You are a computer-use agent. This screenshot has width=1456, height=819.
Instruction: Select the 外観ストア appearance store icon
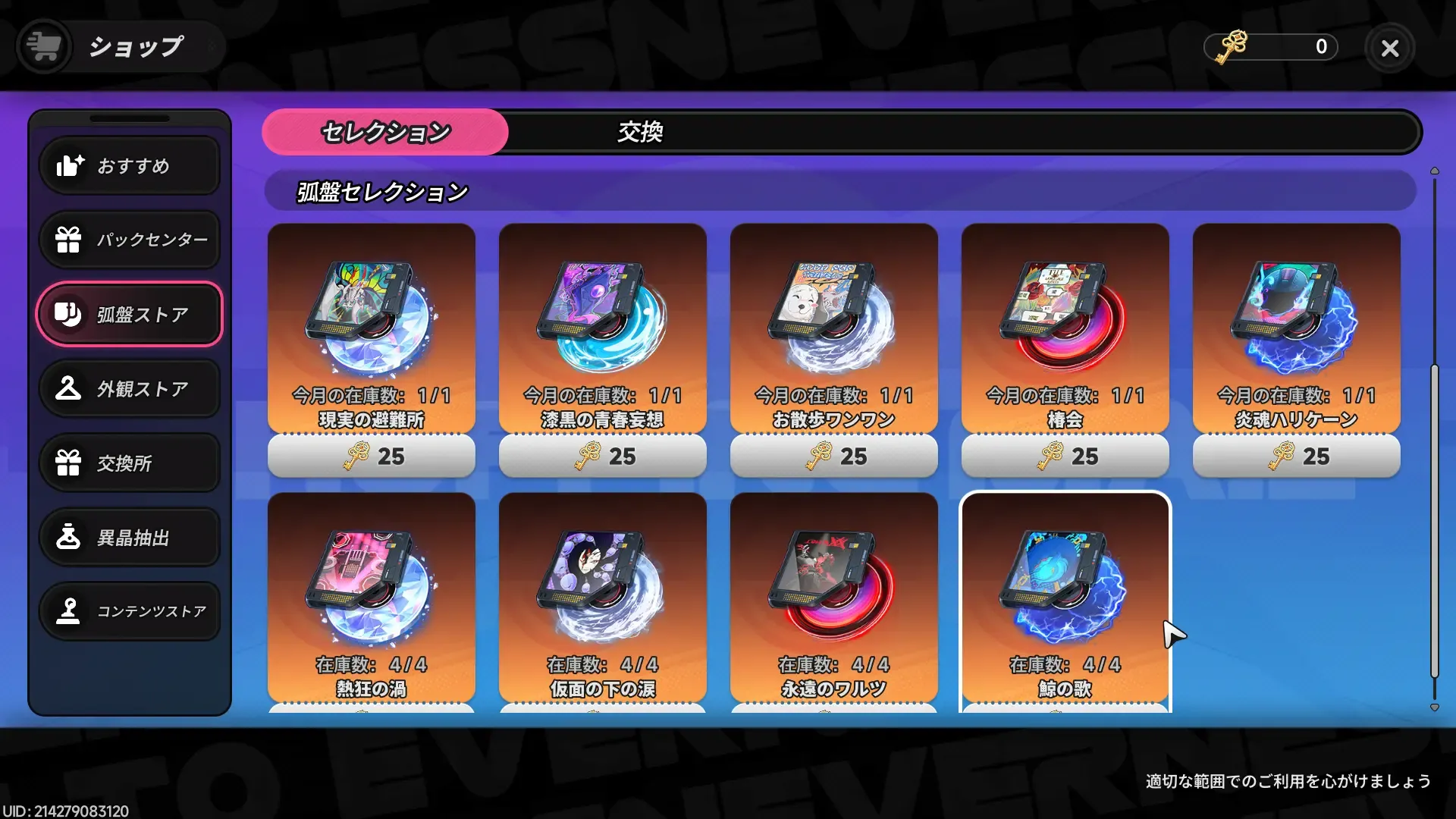[x=130, y=388]
